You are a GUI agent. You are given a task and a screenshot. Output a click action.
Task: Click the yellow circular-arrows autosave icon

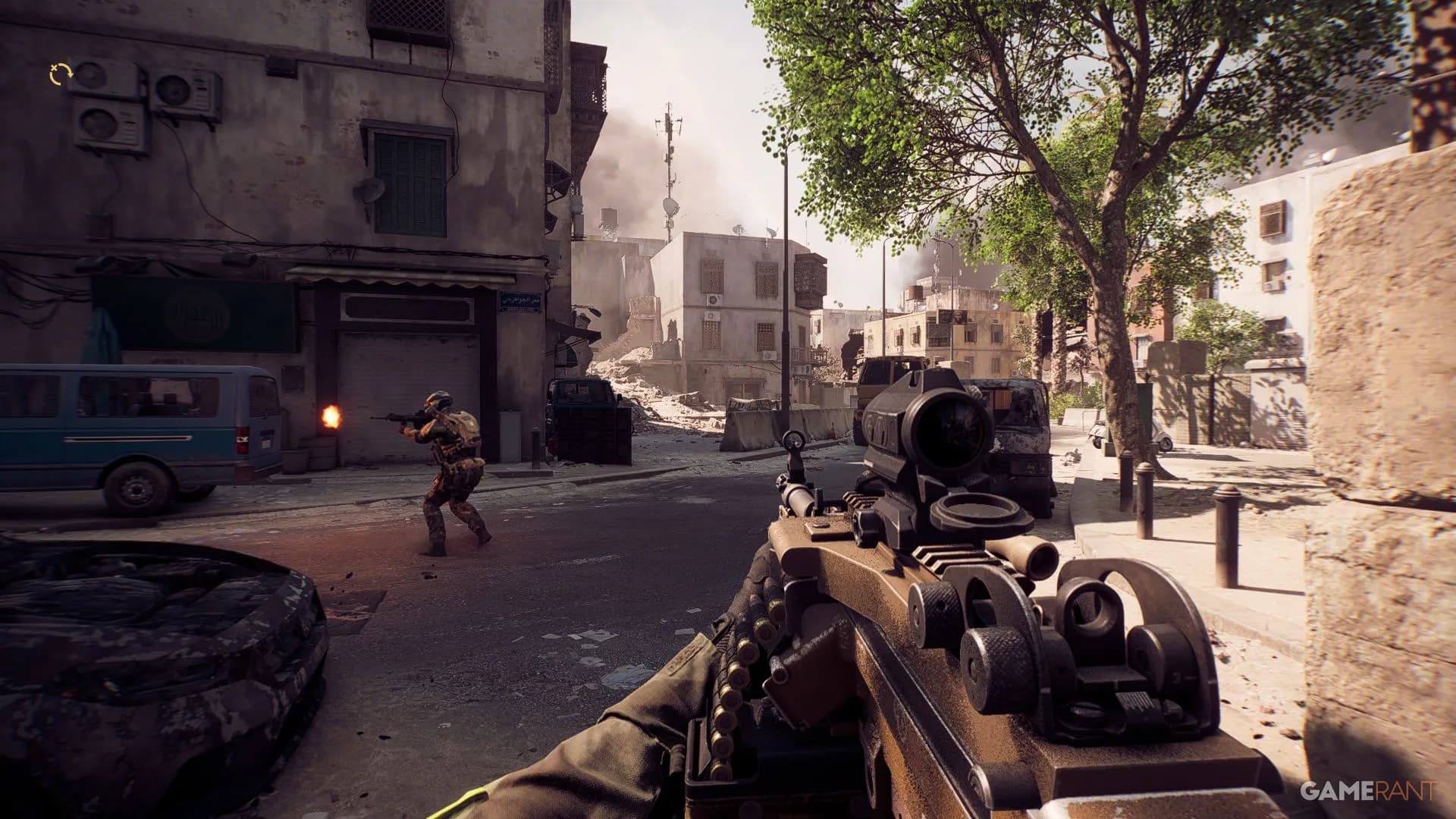(61, 74)
